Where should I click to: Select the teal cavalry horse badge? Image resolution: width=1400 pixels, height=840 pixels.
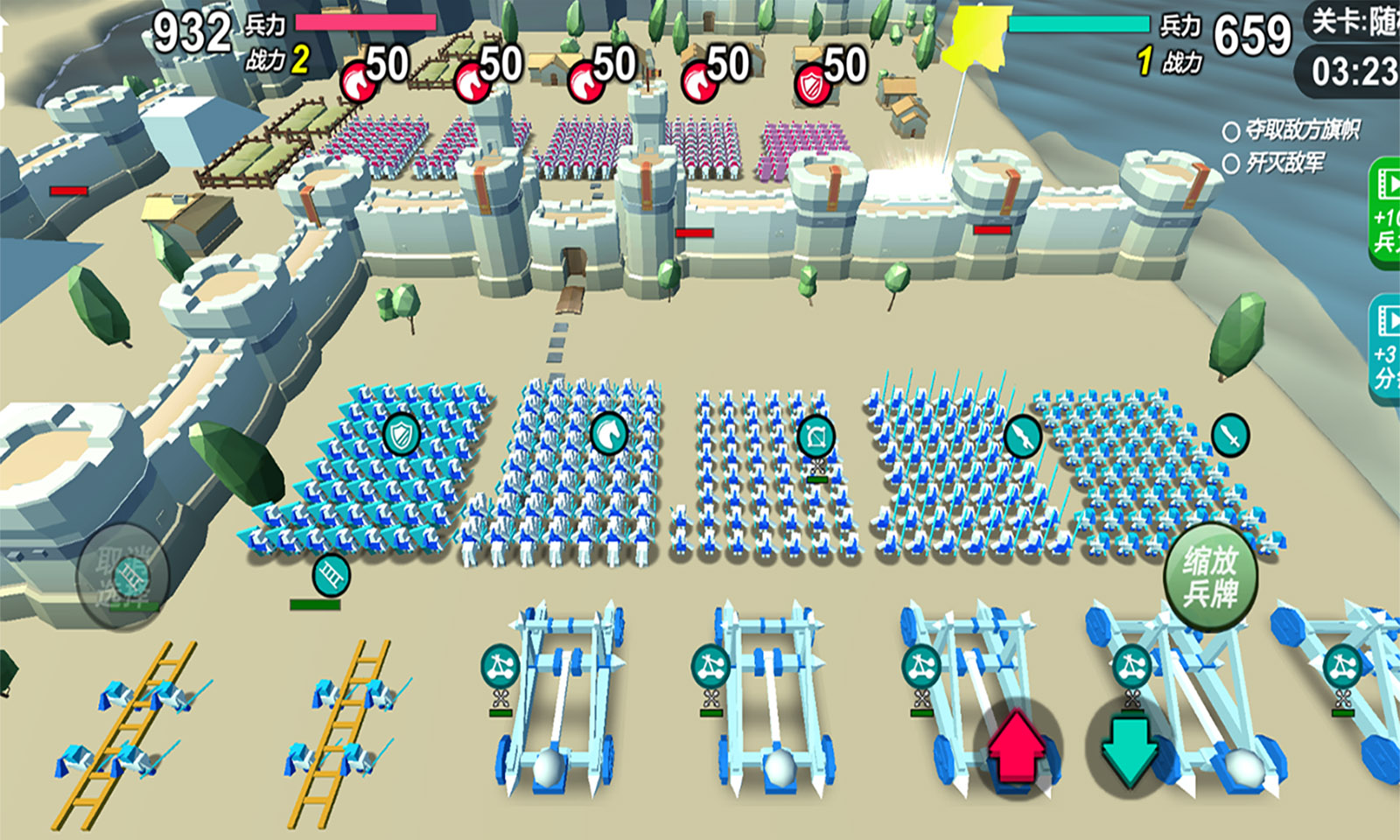tap(609, 433)
